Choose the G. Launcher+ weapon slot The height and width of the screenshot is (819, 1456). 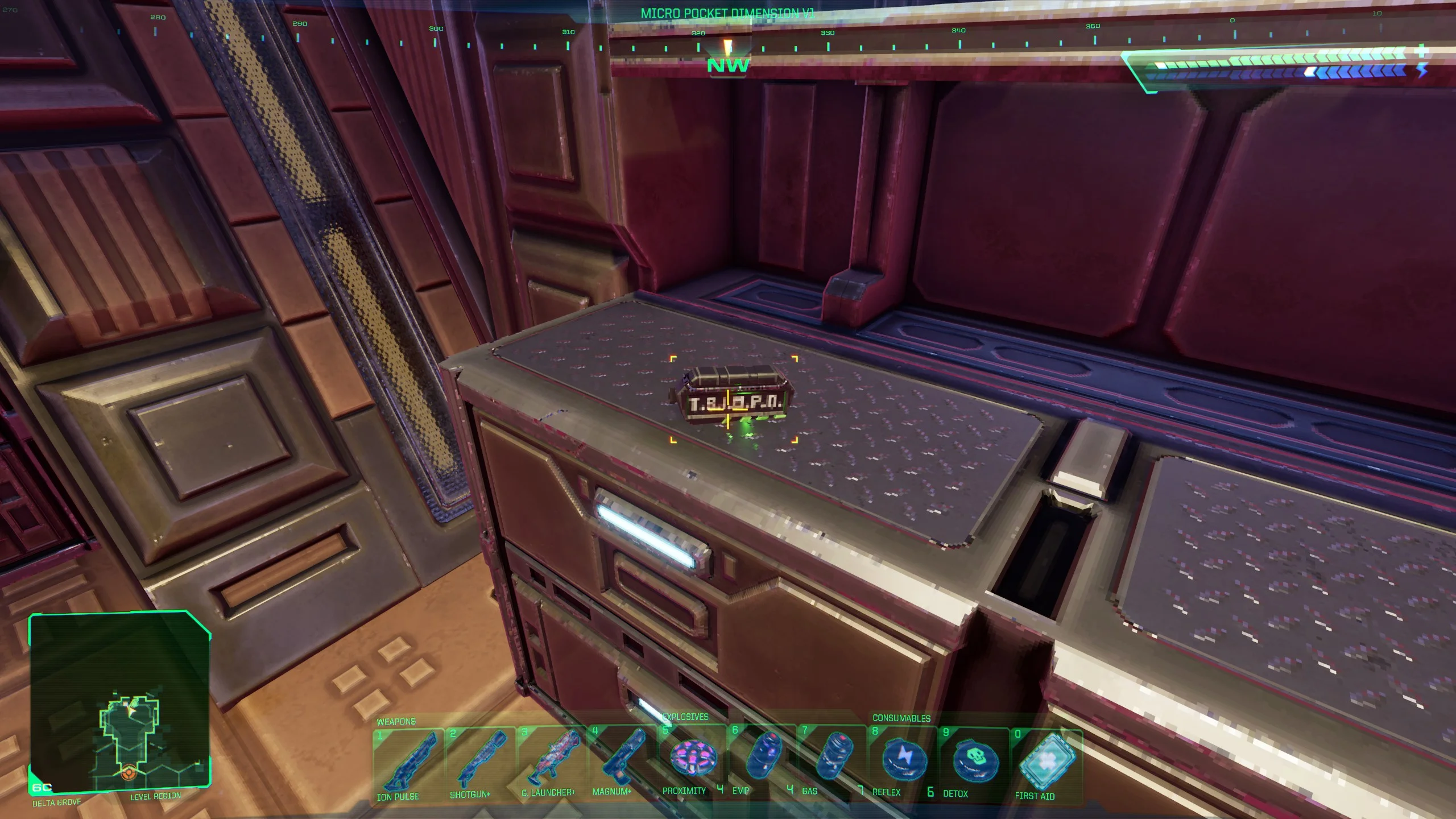point(552,761)
